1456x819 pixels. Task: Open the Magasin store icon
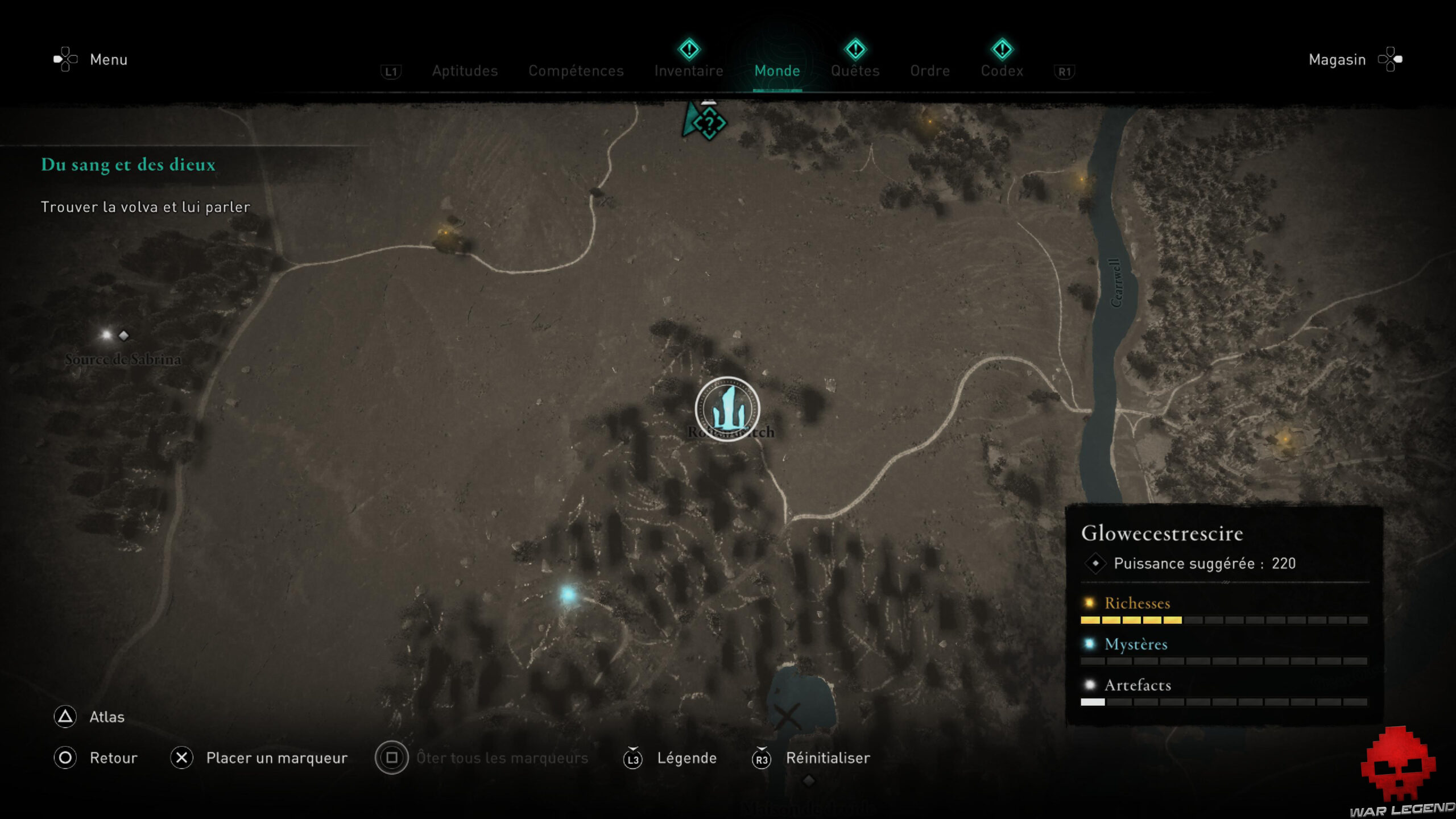point(1390,59)
